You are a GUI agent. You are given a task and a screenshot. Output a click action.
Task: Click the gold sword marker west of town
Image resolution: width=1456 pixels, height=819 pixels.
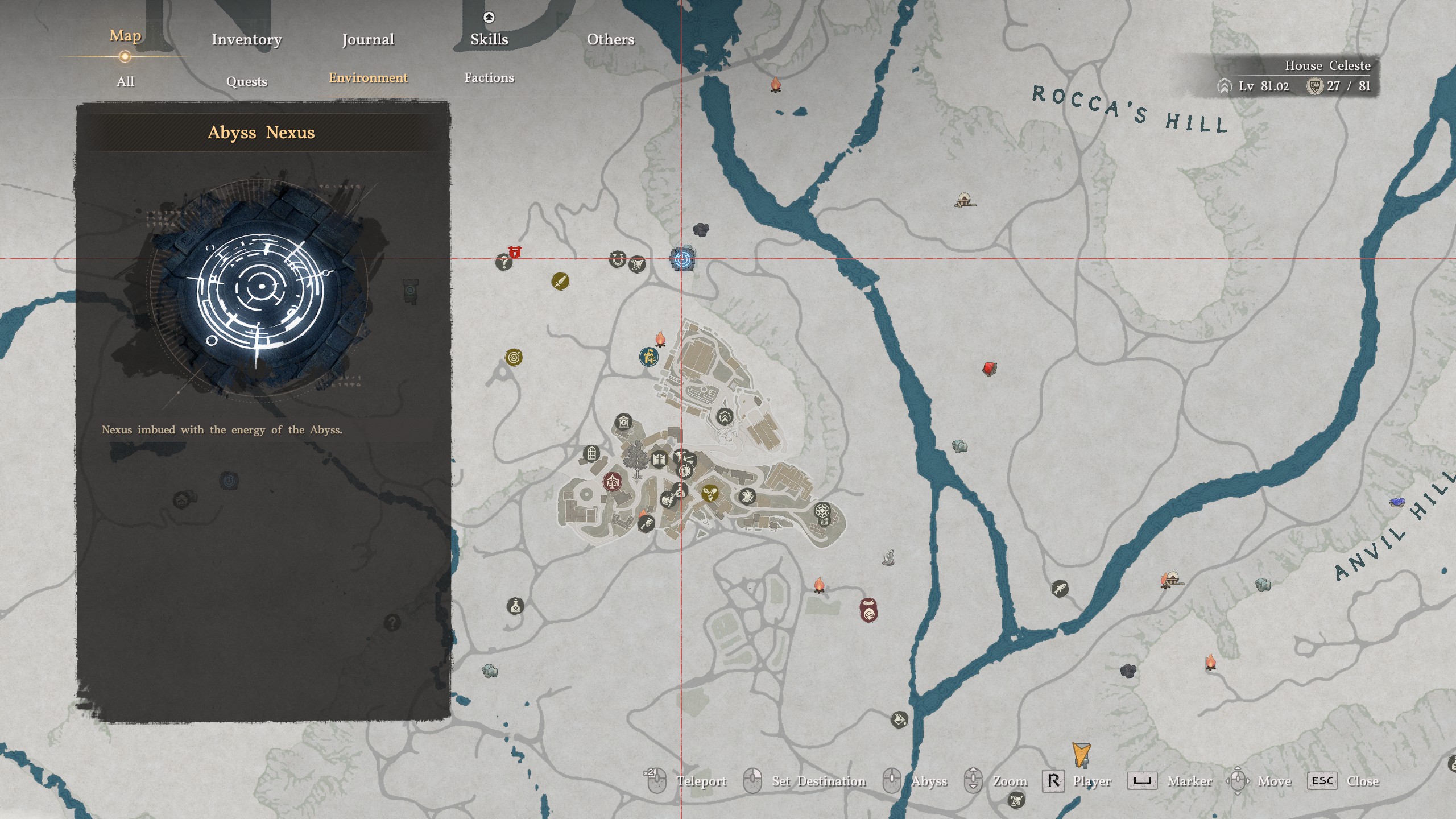[x=560, y=283]
